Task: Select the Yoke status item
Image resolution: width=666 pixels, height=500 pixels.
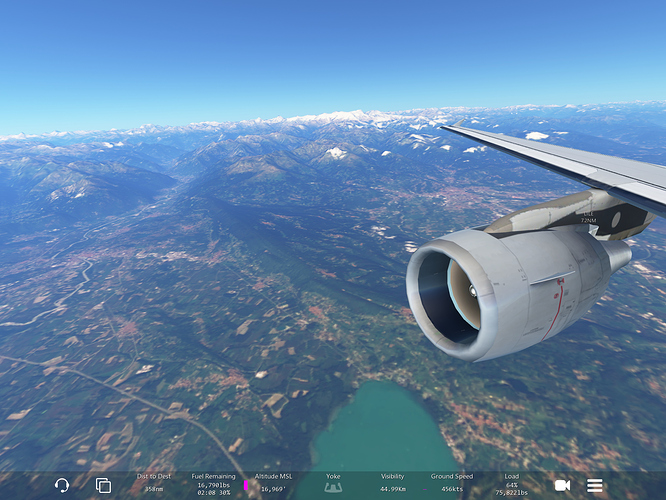Action: coord(333,484)
